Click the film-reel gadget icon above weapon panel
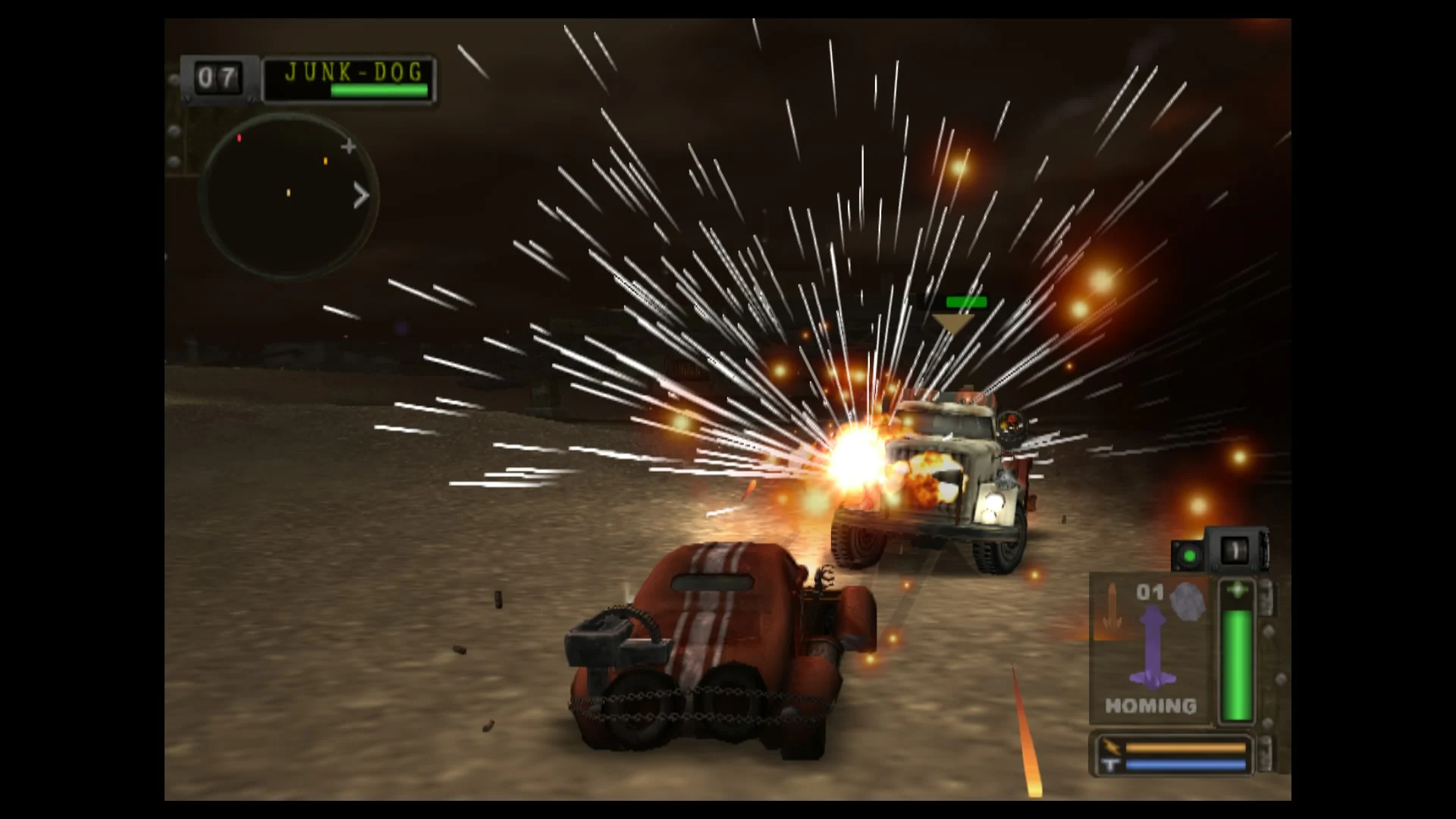Screen dimensions: 1456x819 (1236, 548)
